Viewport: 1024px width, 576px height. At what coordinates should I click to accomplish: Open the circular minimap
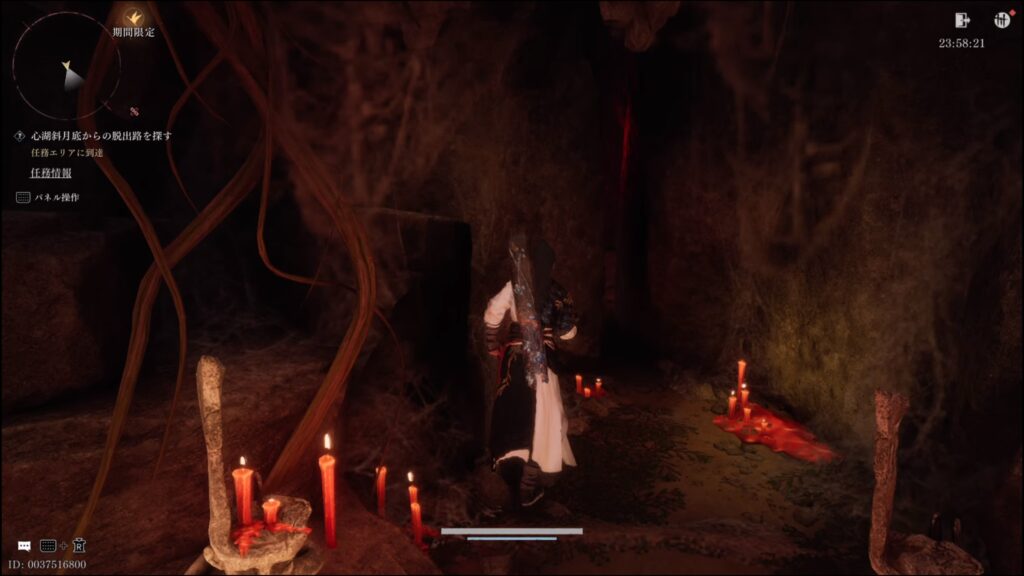pos(66,67)
